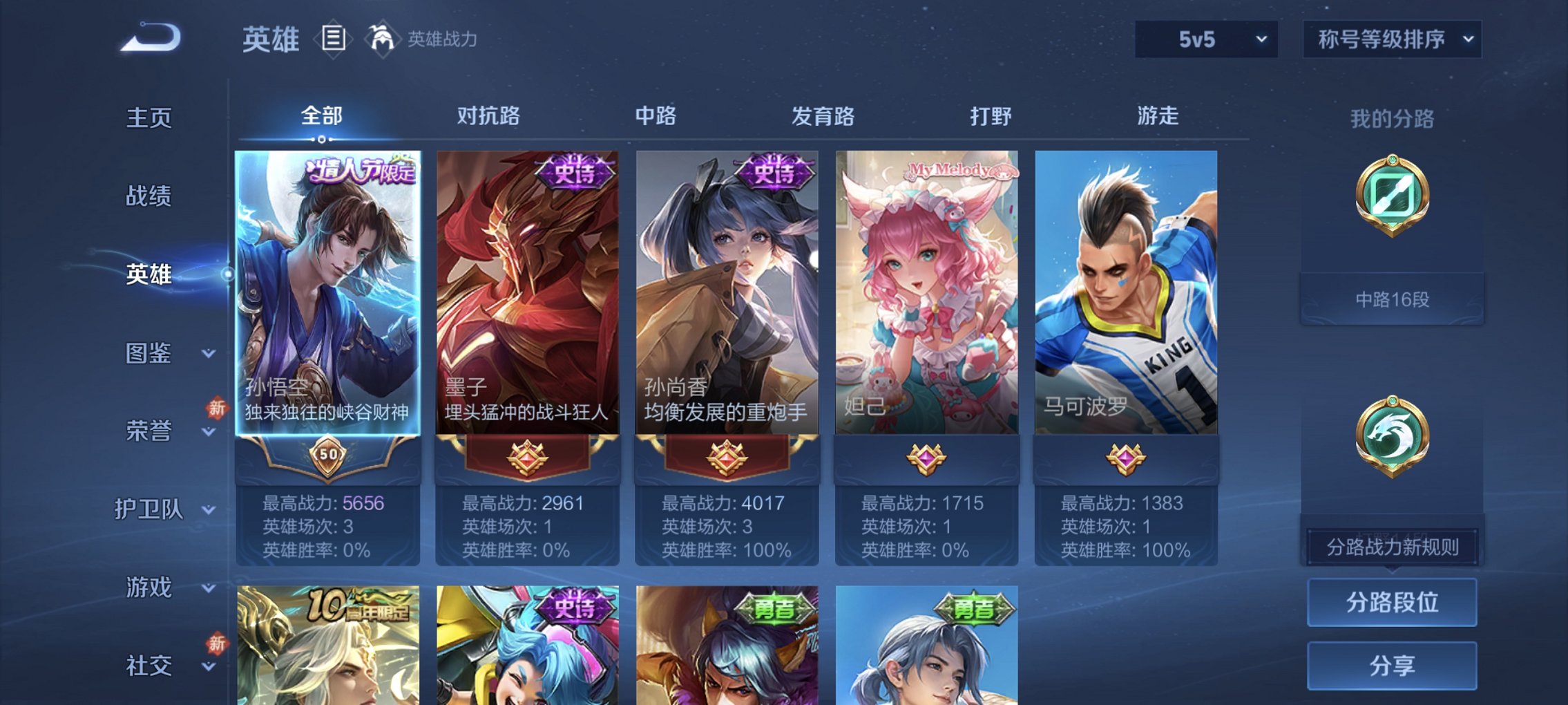Screen dimensions: 1568x705
Task: Open 英雄战力 ranking via the helmet icon
Action: tap(381, 39)
